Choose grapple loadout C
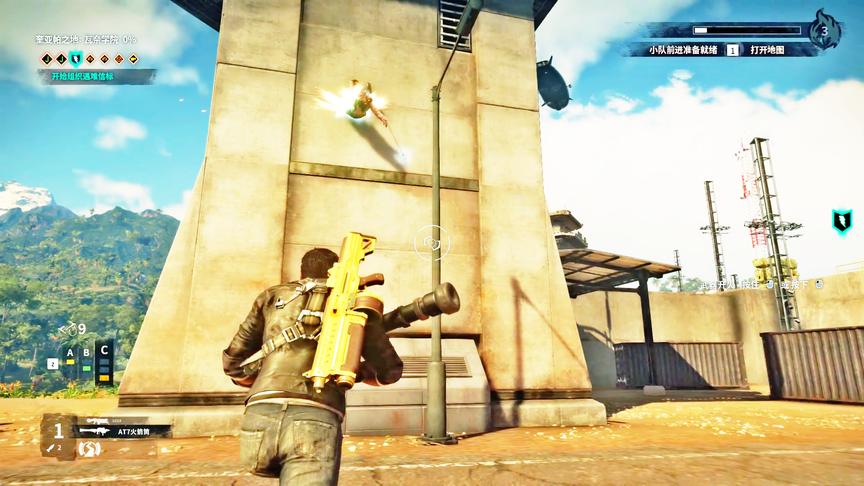Screen dimensions: 864x486 click(103, 357)
